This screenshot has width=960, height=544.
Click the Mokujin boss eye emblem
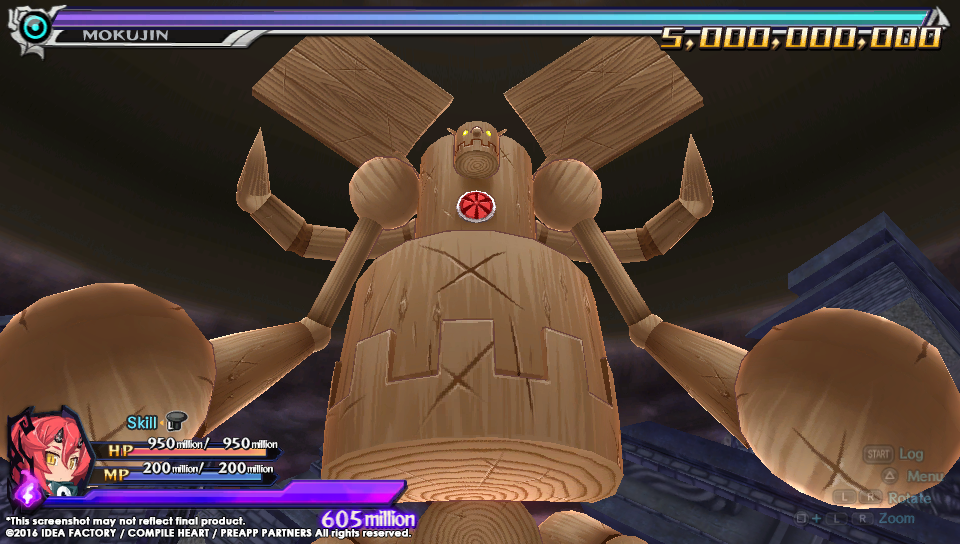[35, 28]
